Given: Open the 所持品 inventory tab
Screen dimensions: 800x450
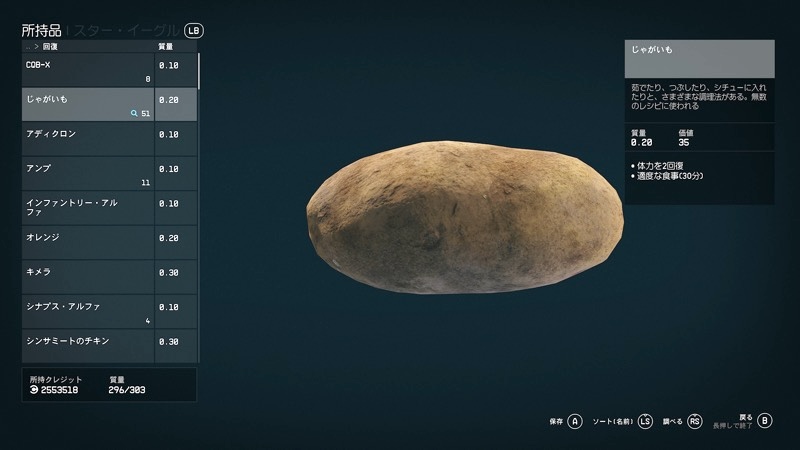Looking at the screenshot, I should (40, 31).
